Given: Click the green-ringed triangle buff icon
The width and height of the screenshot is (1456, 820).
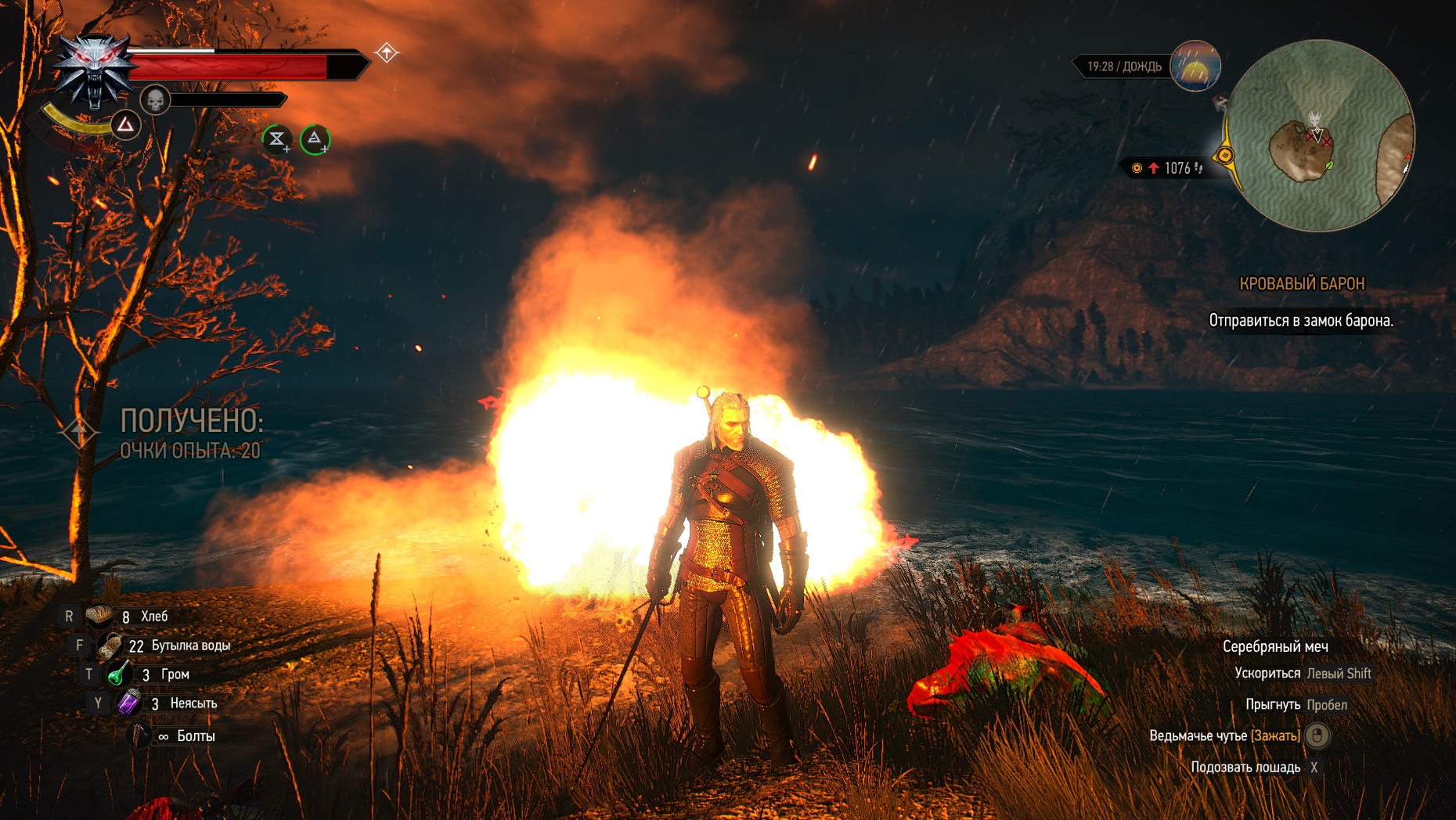Looking at the screenshot, I should pyautogui.click(x=315, y=139).
